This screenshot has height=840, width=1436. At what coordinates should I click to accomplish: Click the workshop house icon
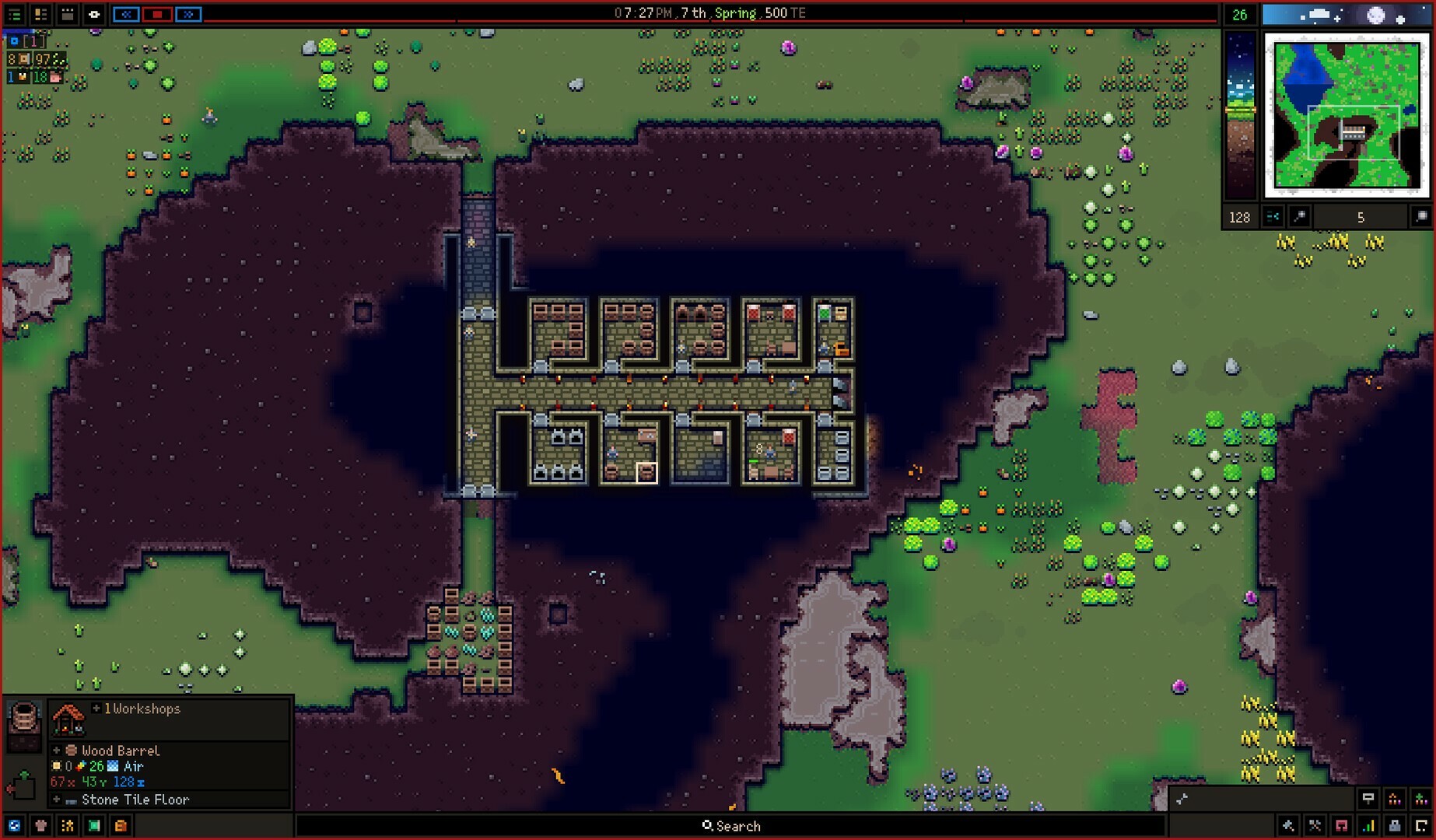(68, 719)
